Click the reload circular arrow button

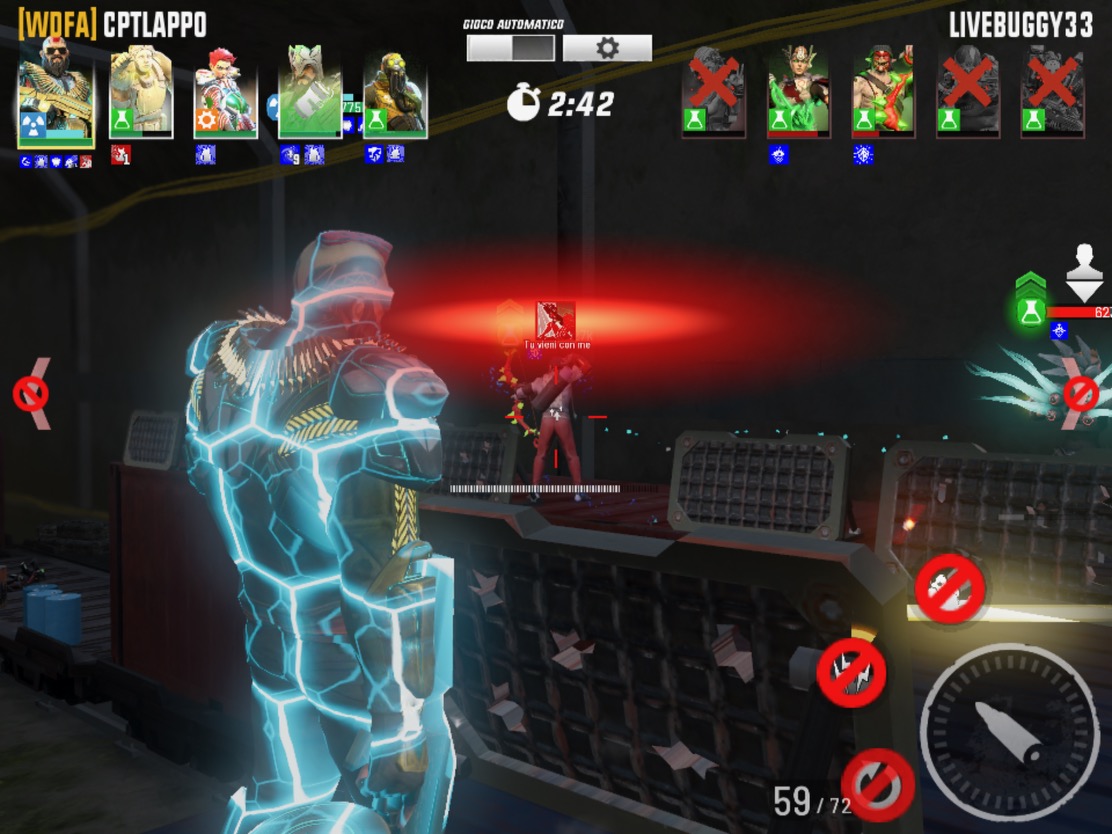click(x=878, y=785)
